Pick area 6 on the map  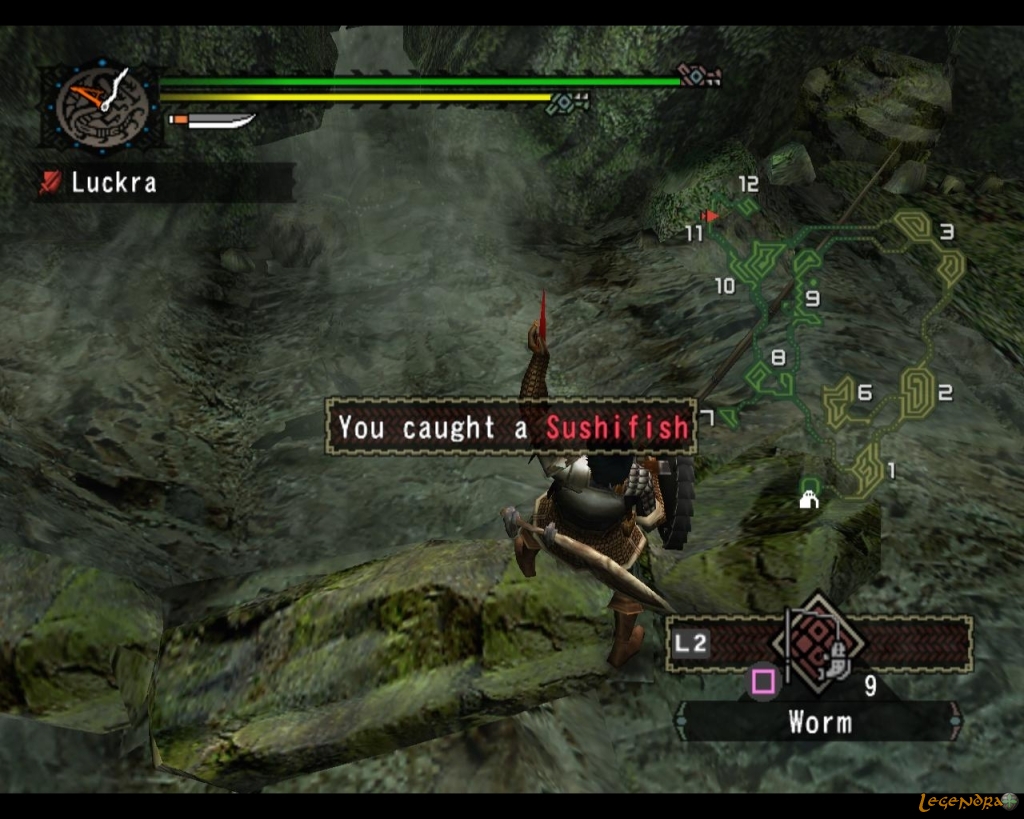[864, 393]
